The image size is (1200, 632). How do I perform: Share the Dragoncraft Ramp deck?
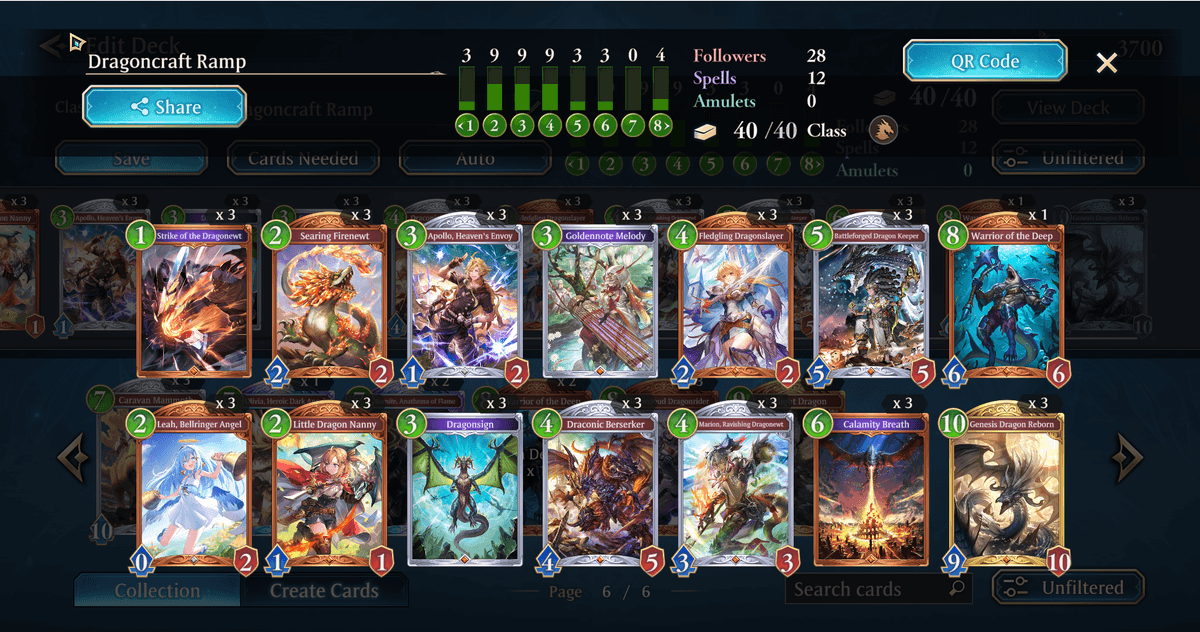point(164,107)
